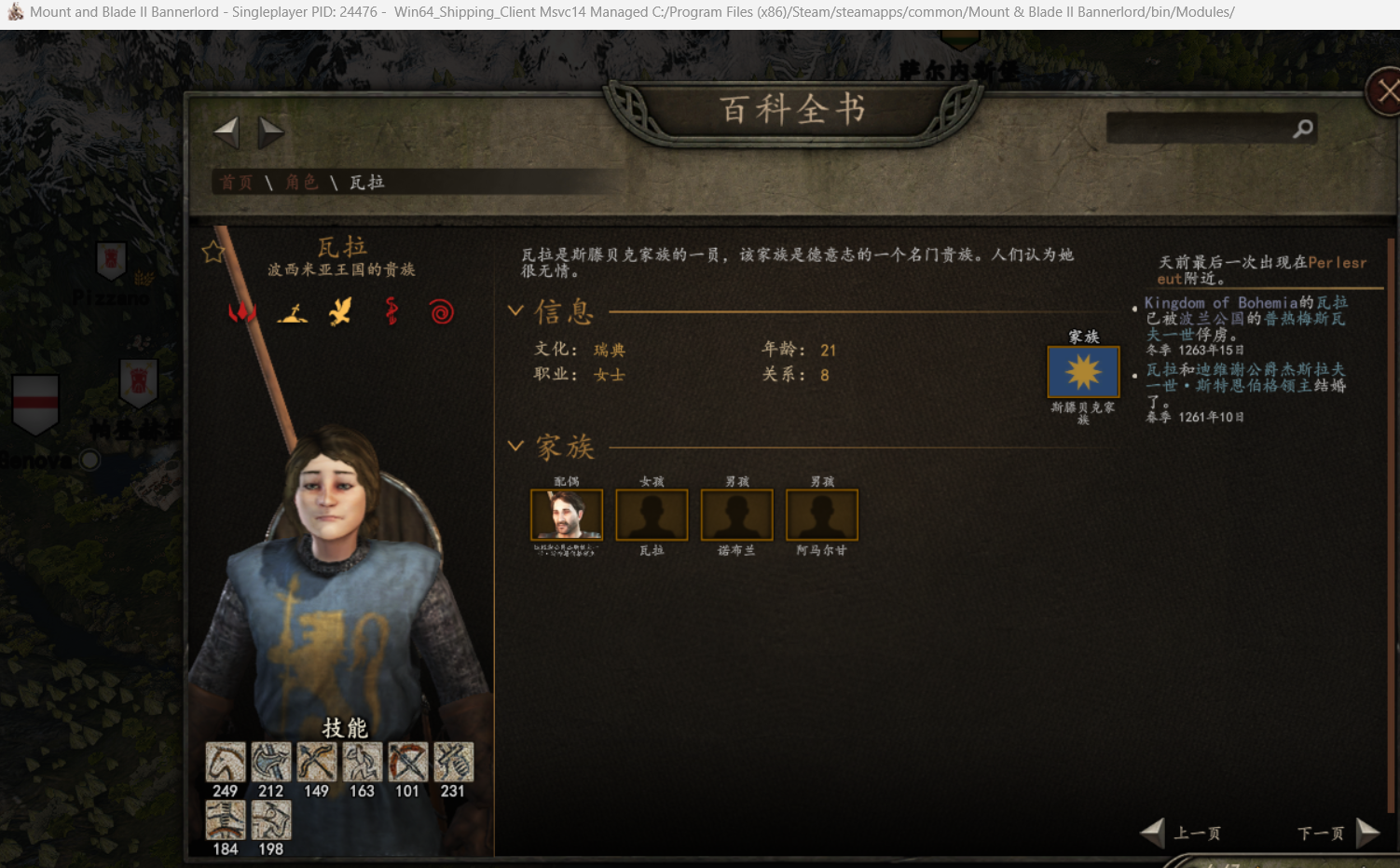Viewport: 1400px width, 868px height.
Task: Select the daughter 瓦拉 portrait
Action: point(652,515)
